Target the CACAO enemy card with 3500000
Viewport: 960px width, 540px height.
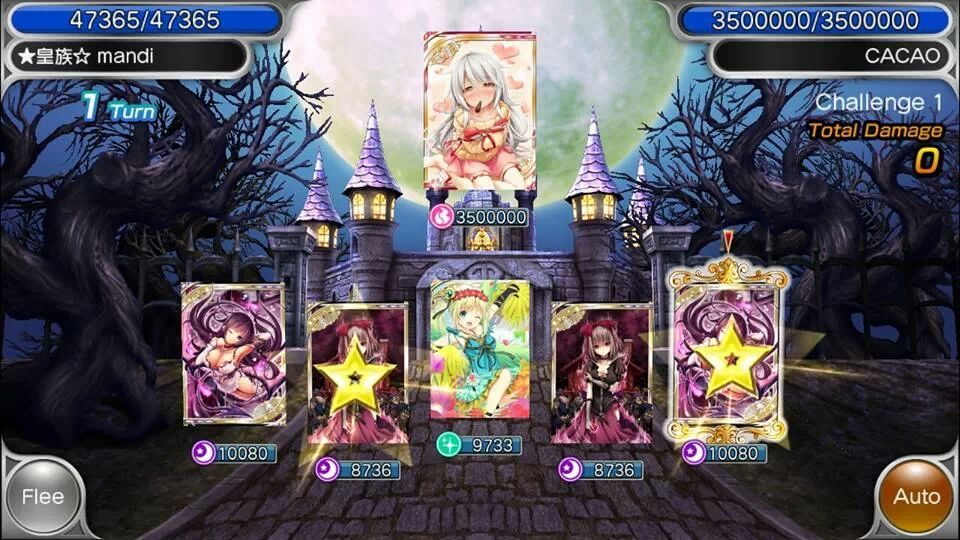point(479,112)
